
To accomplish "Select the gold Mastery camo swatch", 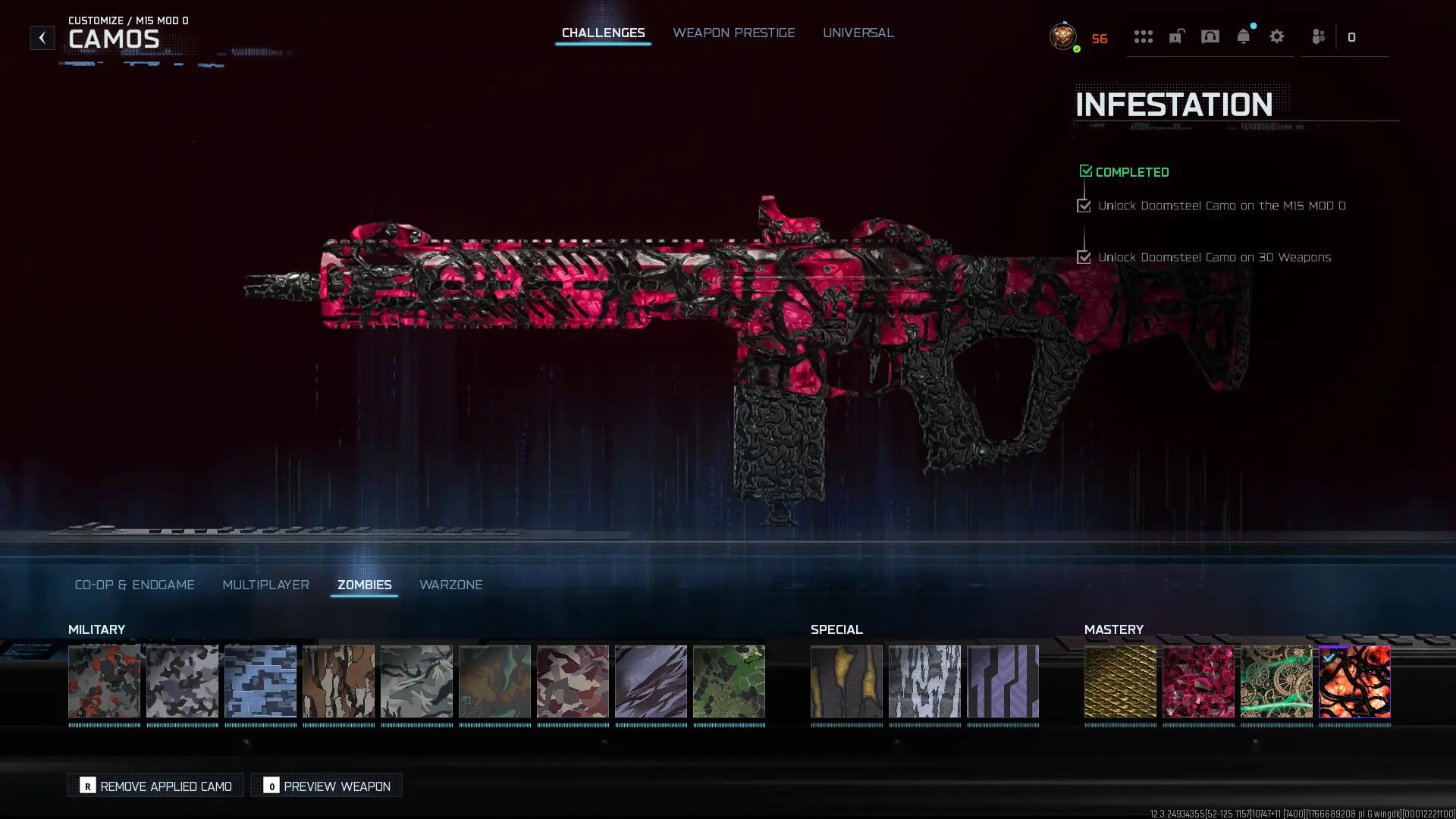I will pyautogui.click(x=1121, y=682).
